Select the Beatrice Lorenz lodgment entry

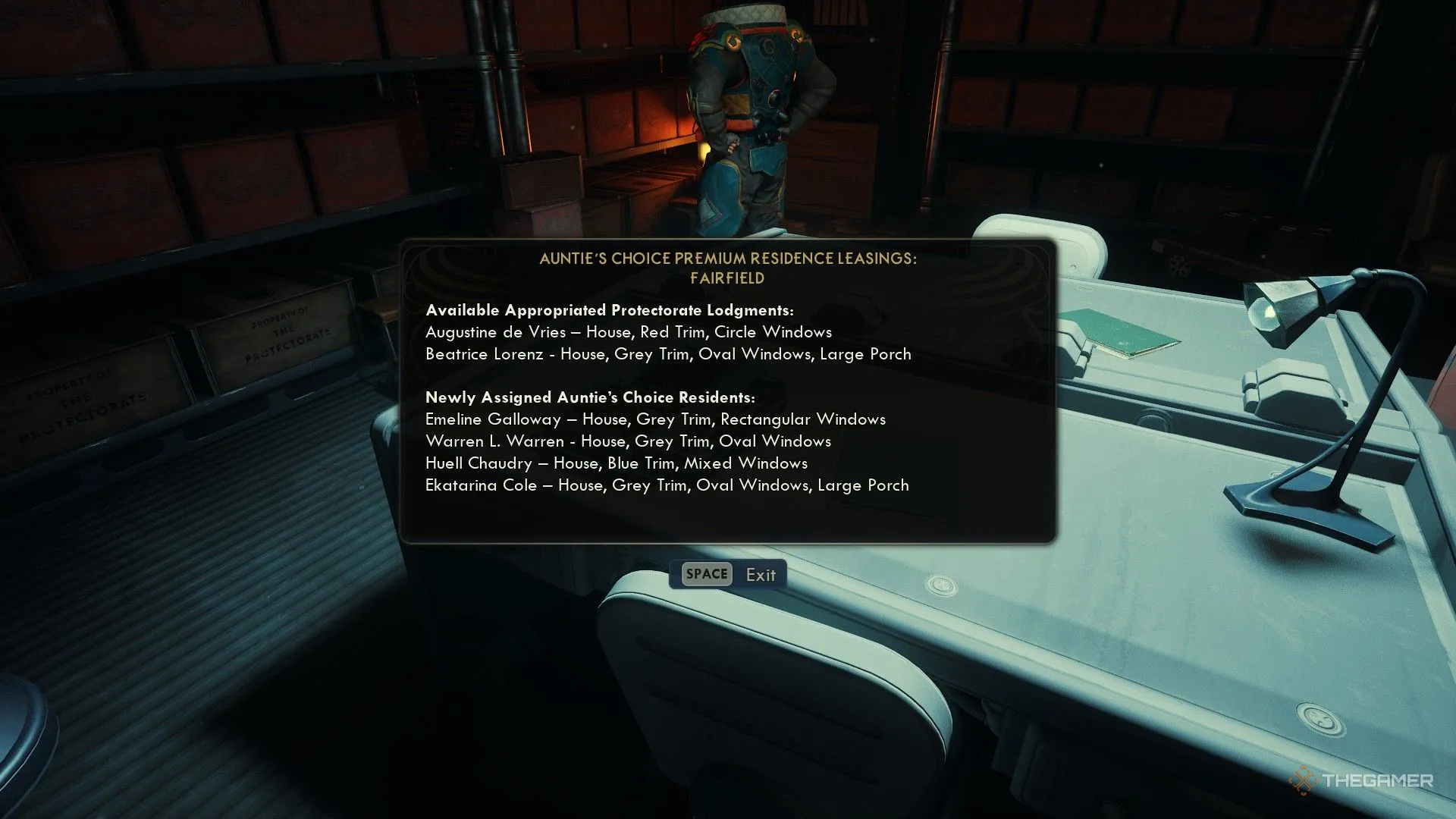[x=668, y=353]
